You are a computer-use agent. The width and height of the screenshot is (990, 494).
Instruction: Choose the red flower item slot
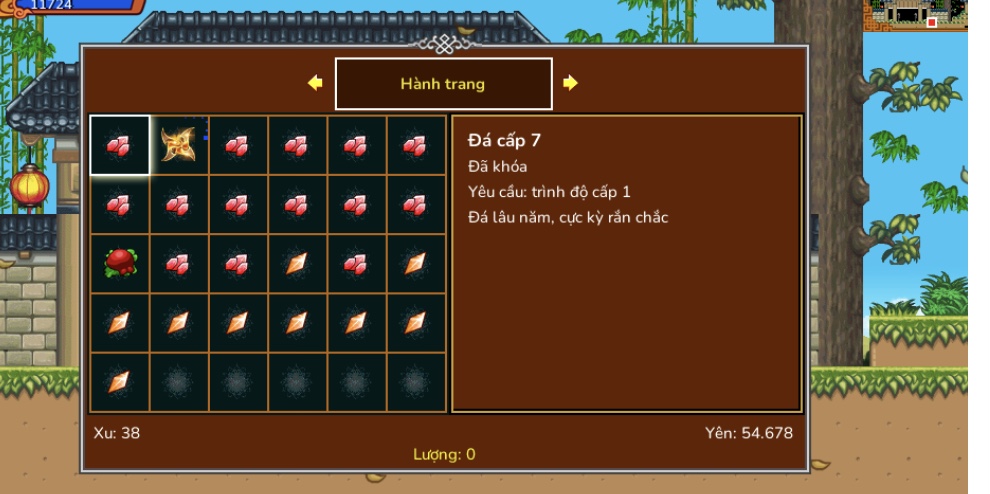(120, 264)
